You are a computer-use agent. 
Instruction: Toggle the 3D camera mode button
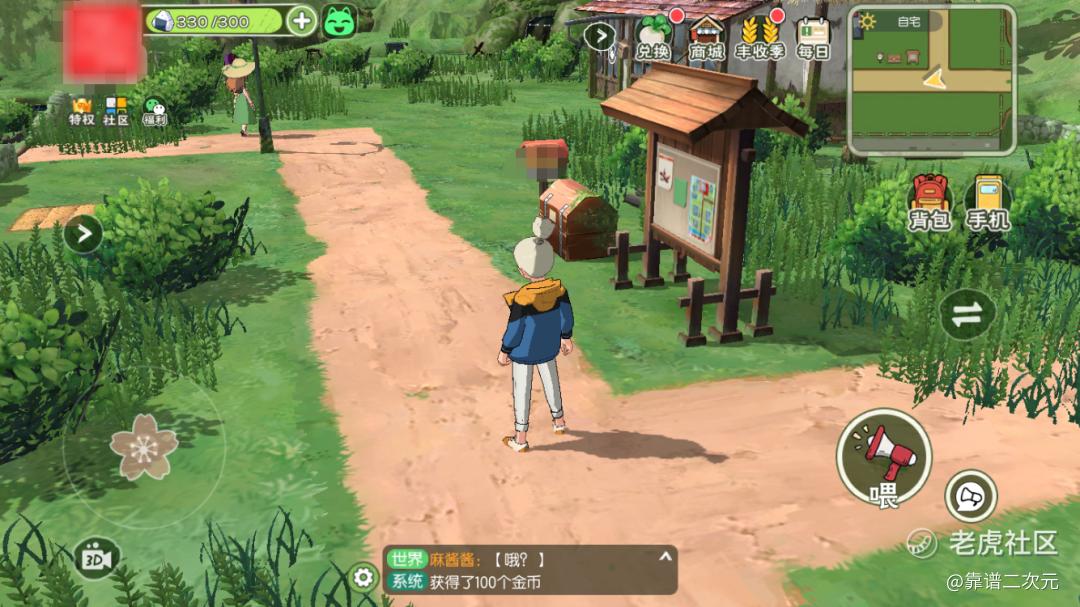pyautogui.click(x=96, y=558)
